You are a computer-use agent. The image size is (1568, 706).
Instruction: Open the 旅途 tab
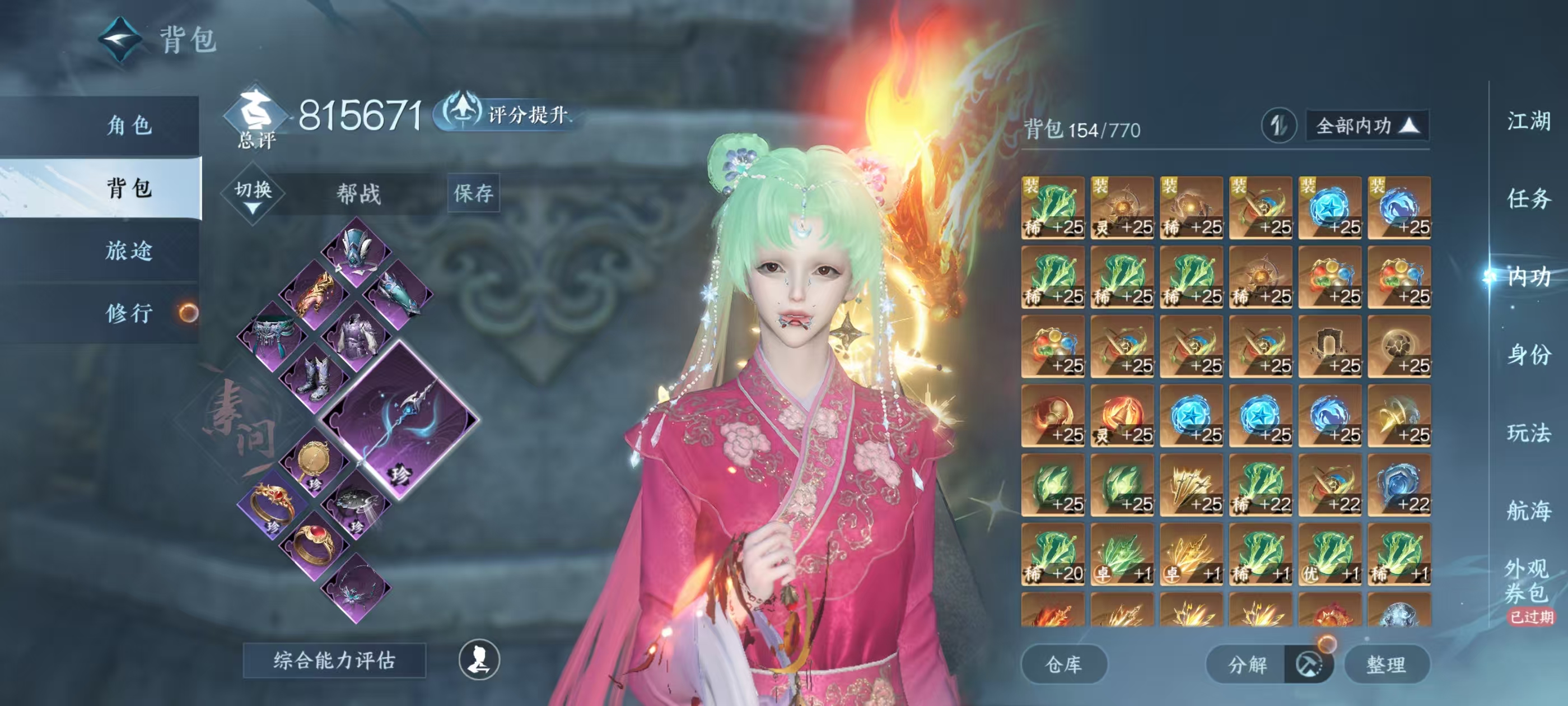(129, 250)
